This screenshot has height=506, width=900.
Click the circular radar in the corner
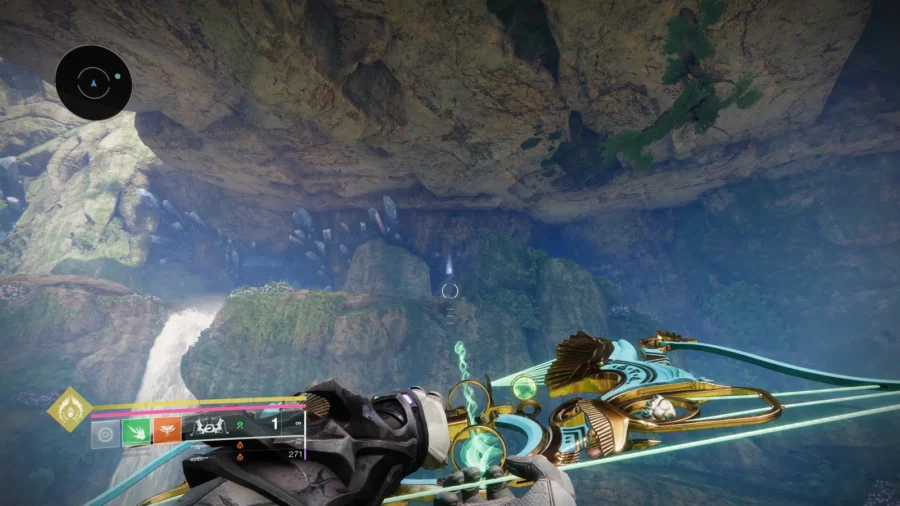pos(94,82)
